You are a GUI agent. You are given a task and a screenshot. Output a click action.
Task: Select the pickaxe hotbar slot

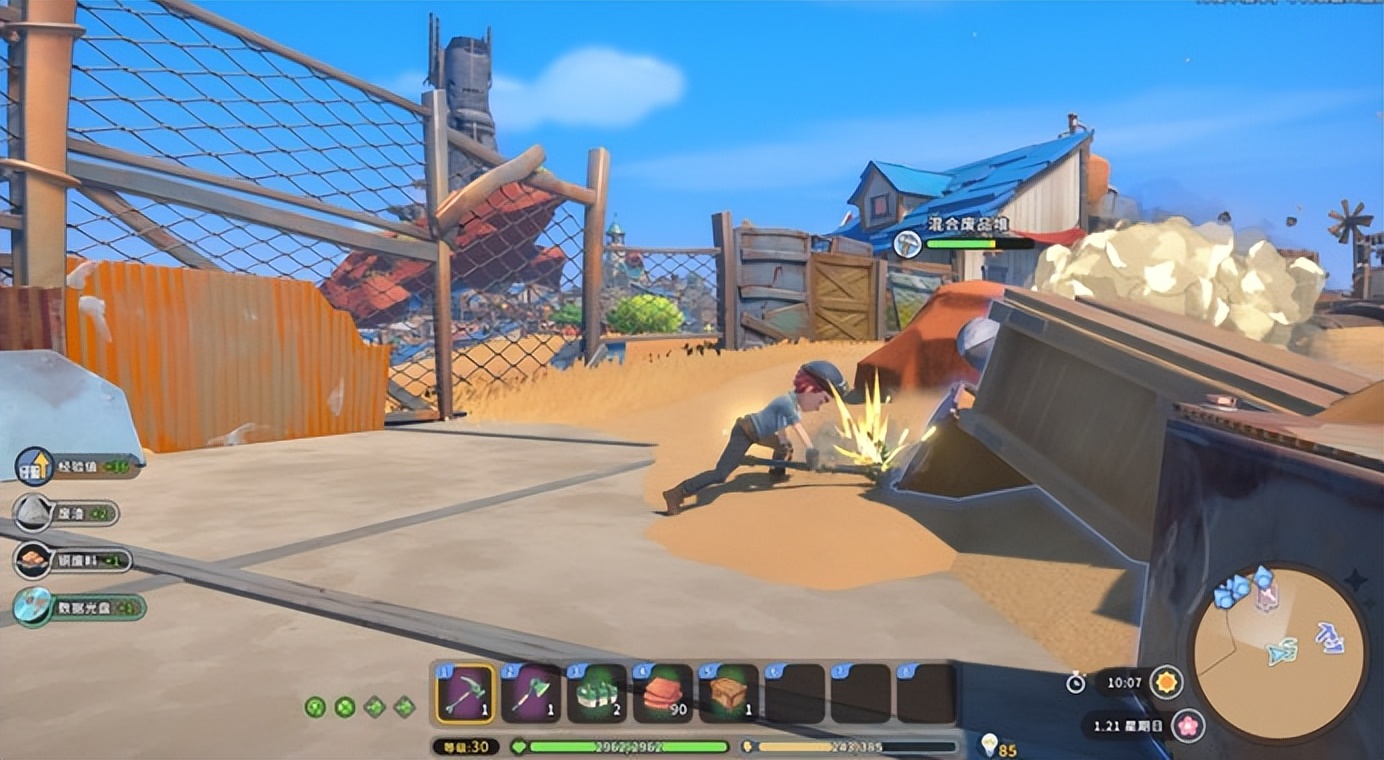465,693
